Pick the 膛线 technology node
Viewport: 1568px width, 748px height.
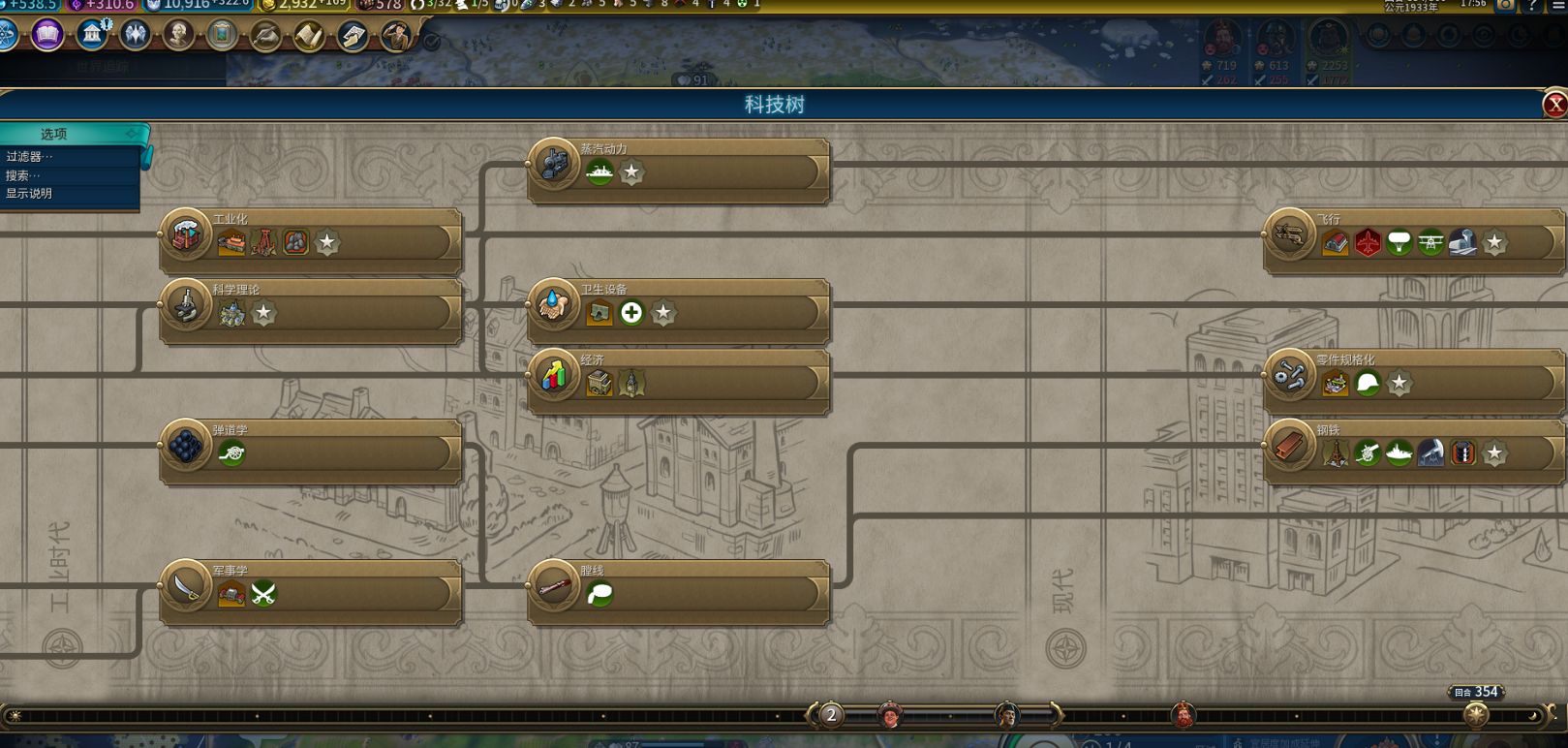678,592
